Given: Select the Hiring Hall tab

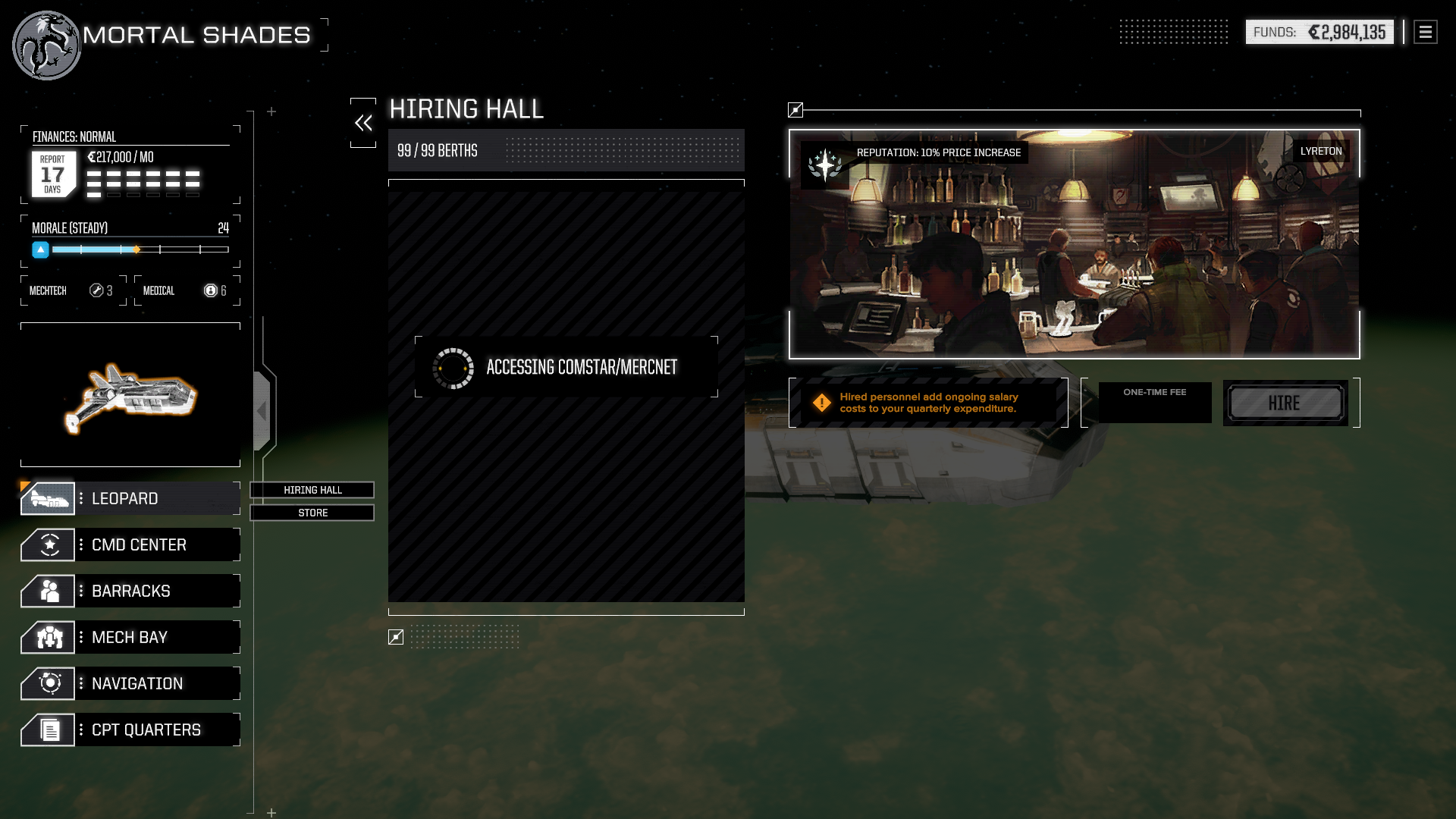Looking at the screenshot, I should pos(312,490).
